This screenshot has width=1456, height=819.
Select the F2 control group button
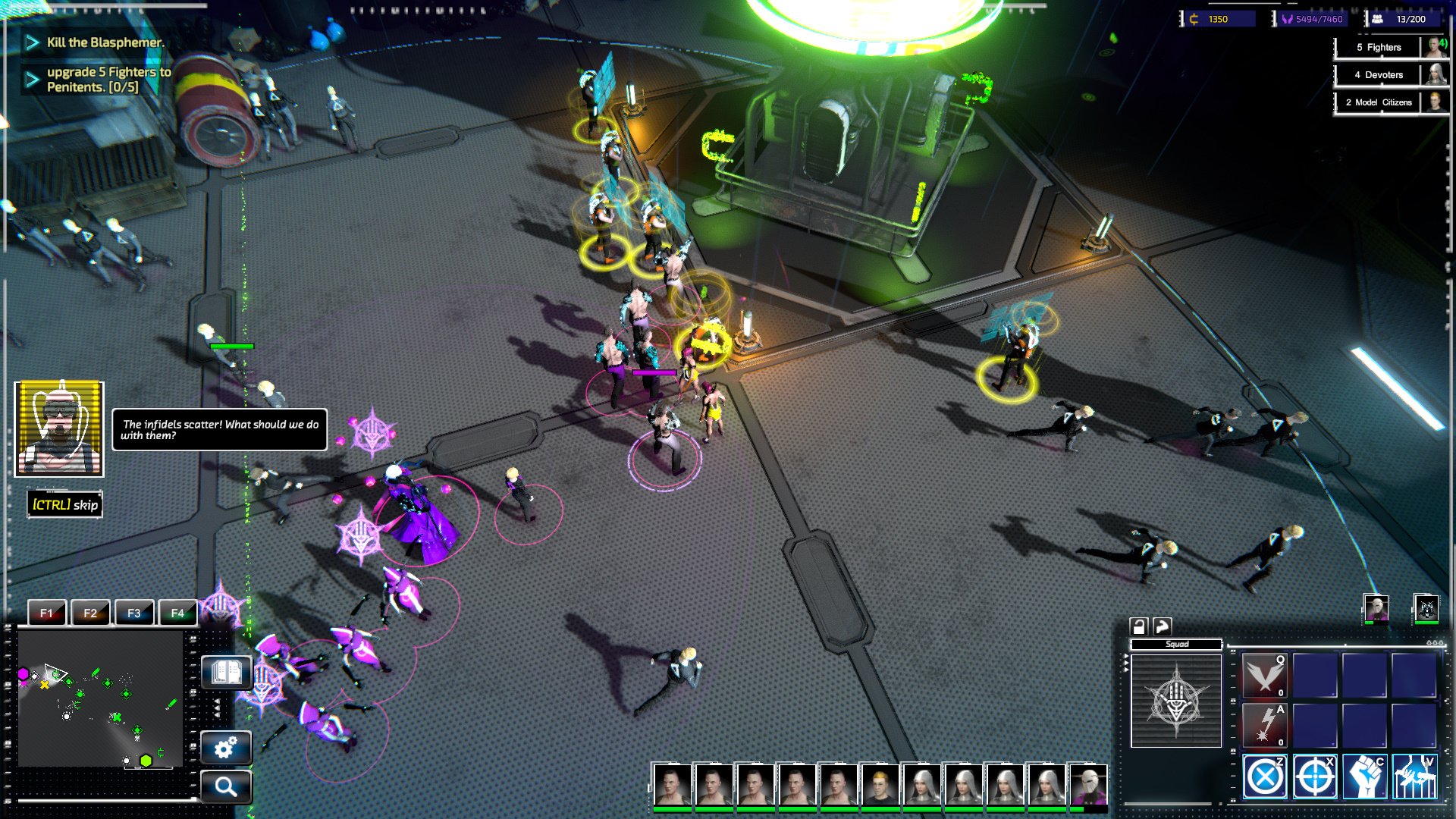tap(90, 613)
